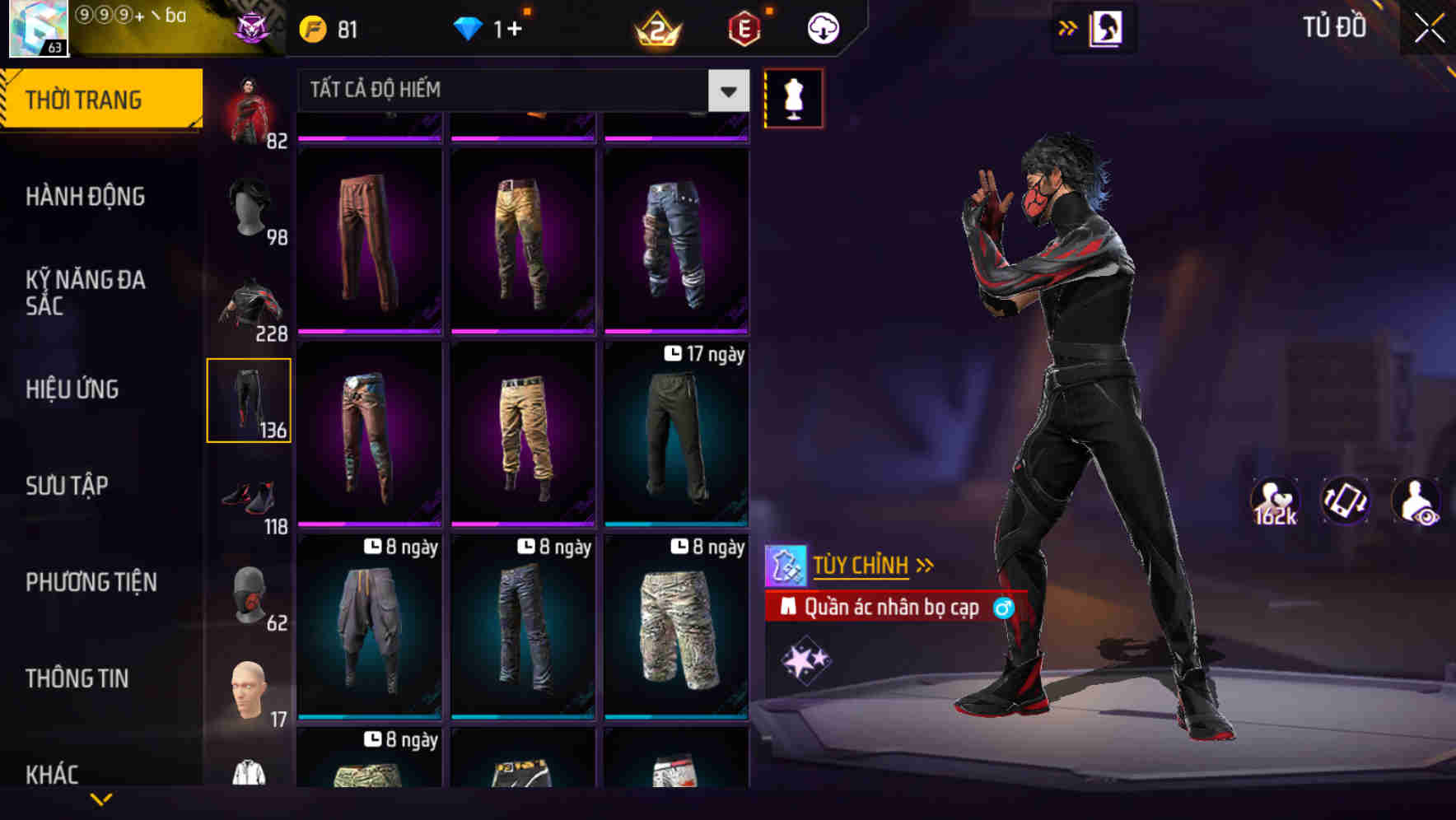Viewport: 1456px width, 820px height.
Task: Select the wardrobe page icon near TỦ ĐỒ
Action: click(1104, 27)
